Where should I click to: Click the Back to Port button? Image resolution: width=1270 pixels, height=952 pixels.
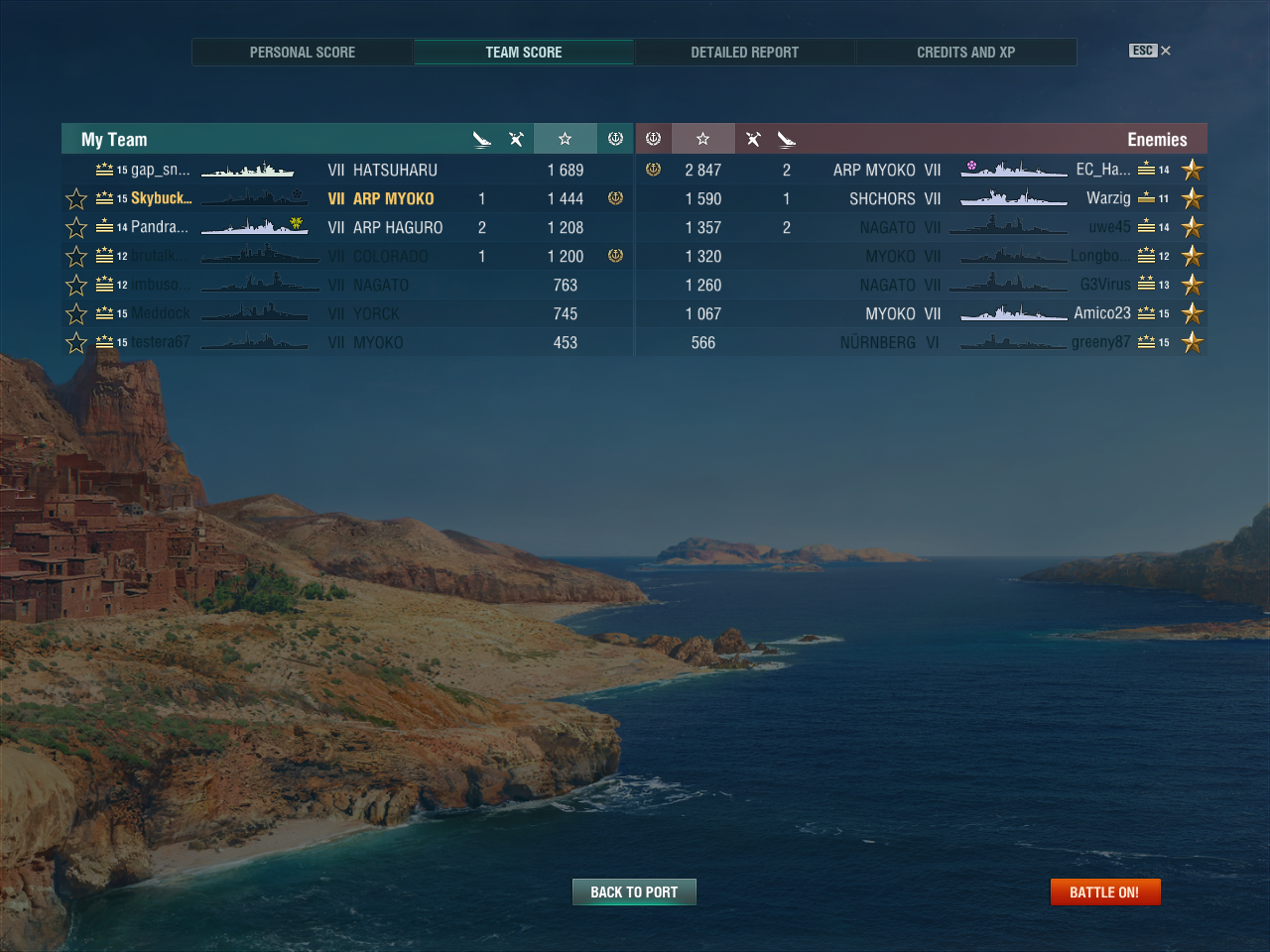coord(634,892)
